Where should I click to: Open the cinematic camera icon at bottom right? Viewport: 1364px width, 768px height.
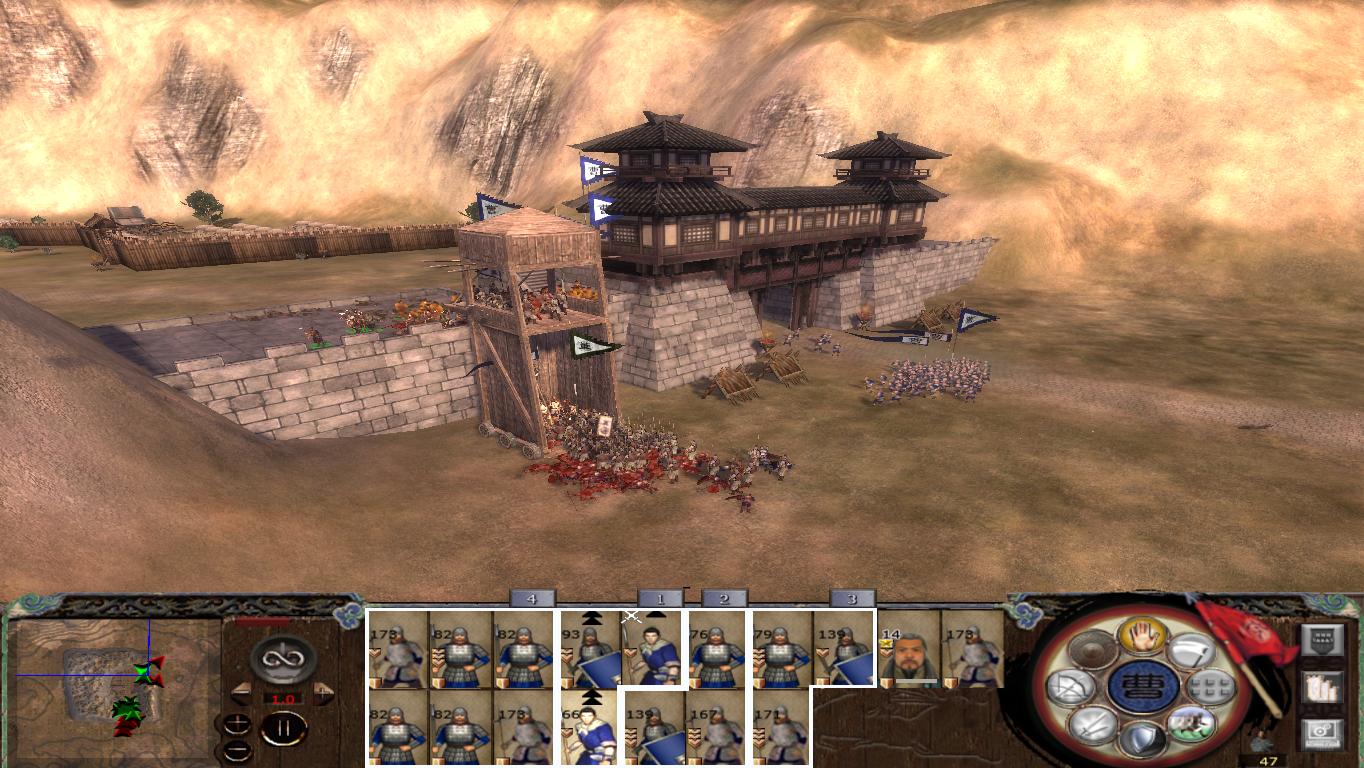(x=1322, y=733)
